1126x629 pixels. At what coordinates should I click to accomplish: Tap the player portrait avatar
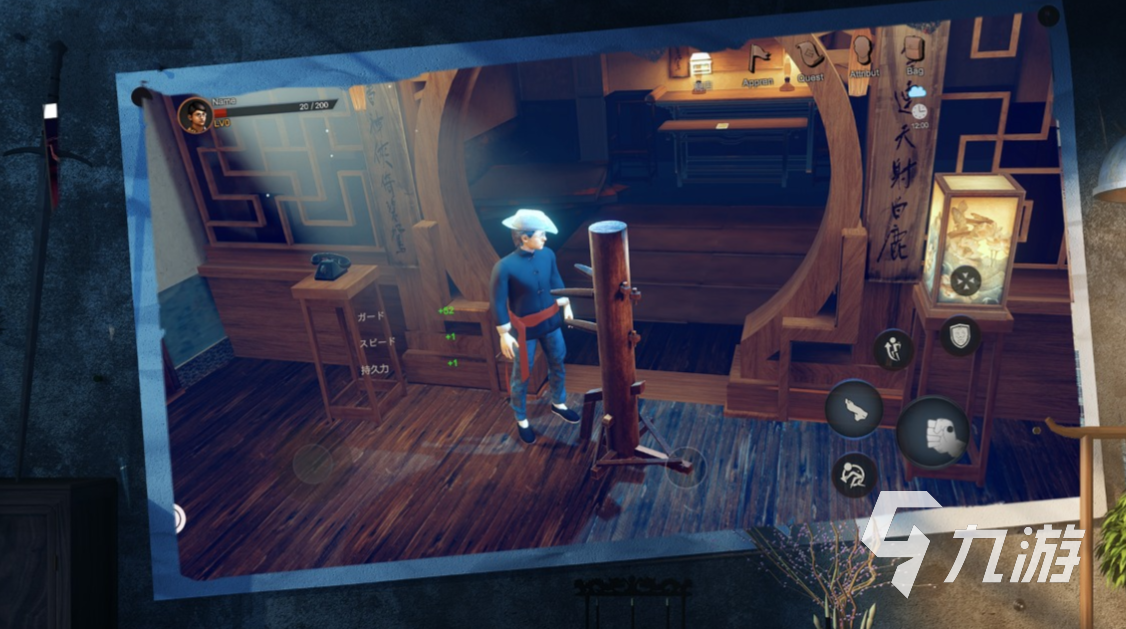click(x=194, y=115)
